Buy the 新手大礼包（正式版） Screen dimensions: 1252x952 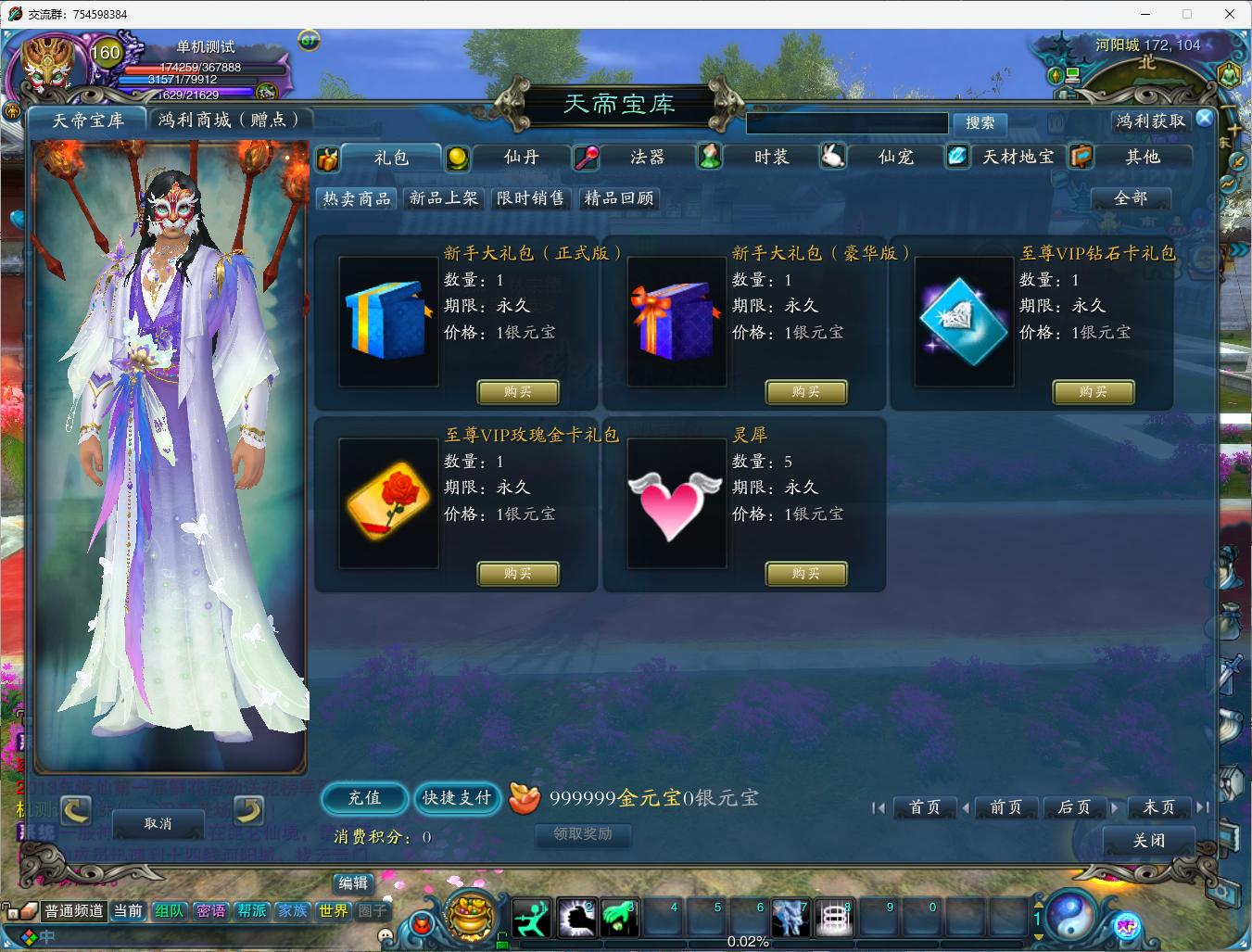(518, 392)
